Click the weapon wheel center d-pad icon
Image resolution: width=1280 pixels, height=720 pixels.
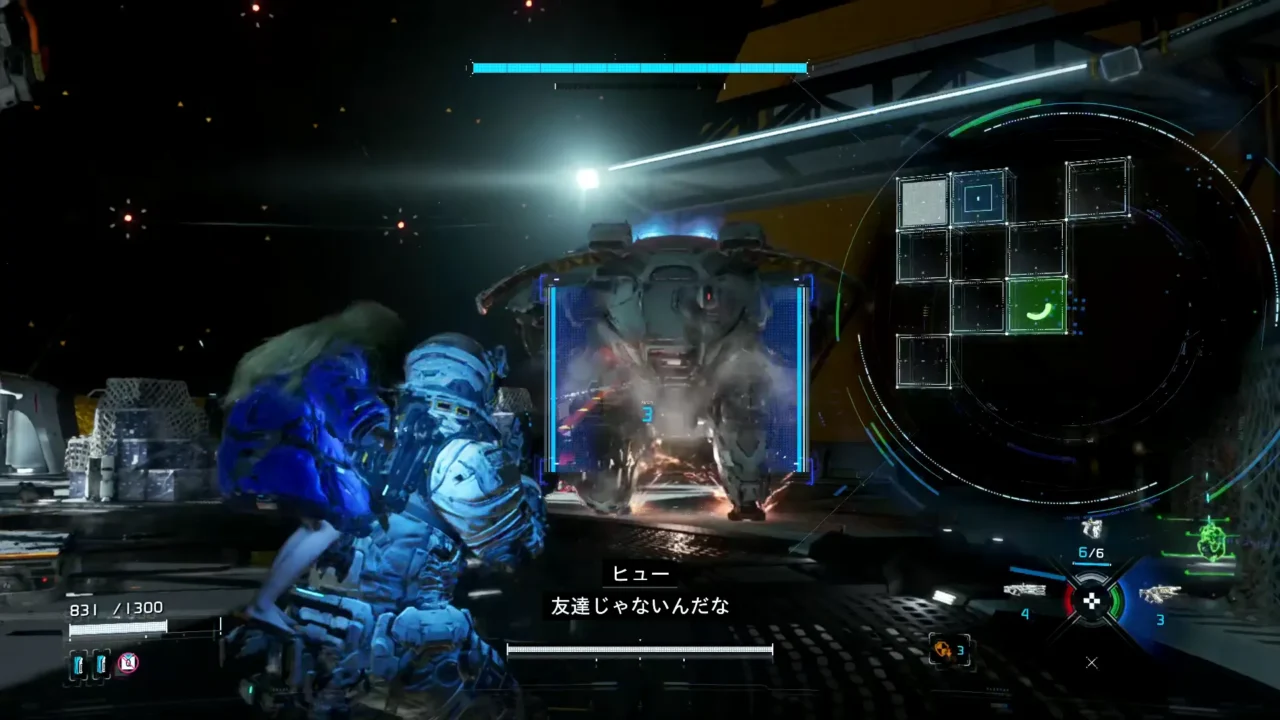click(x=1092, y=600)
